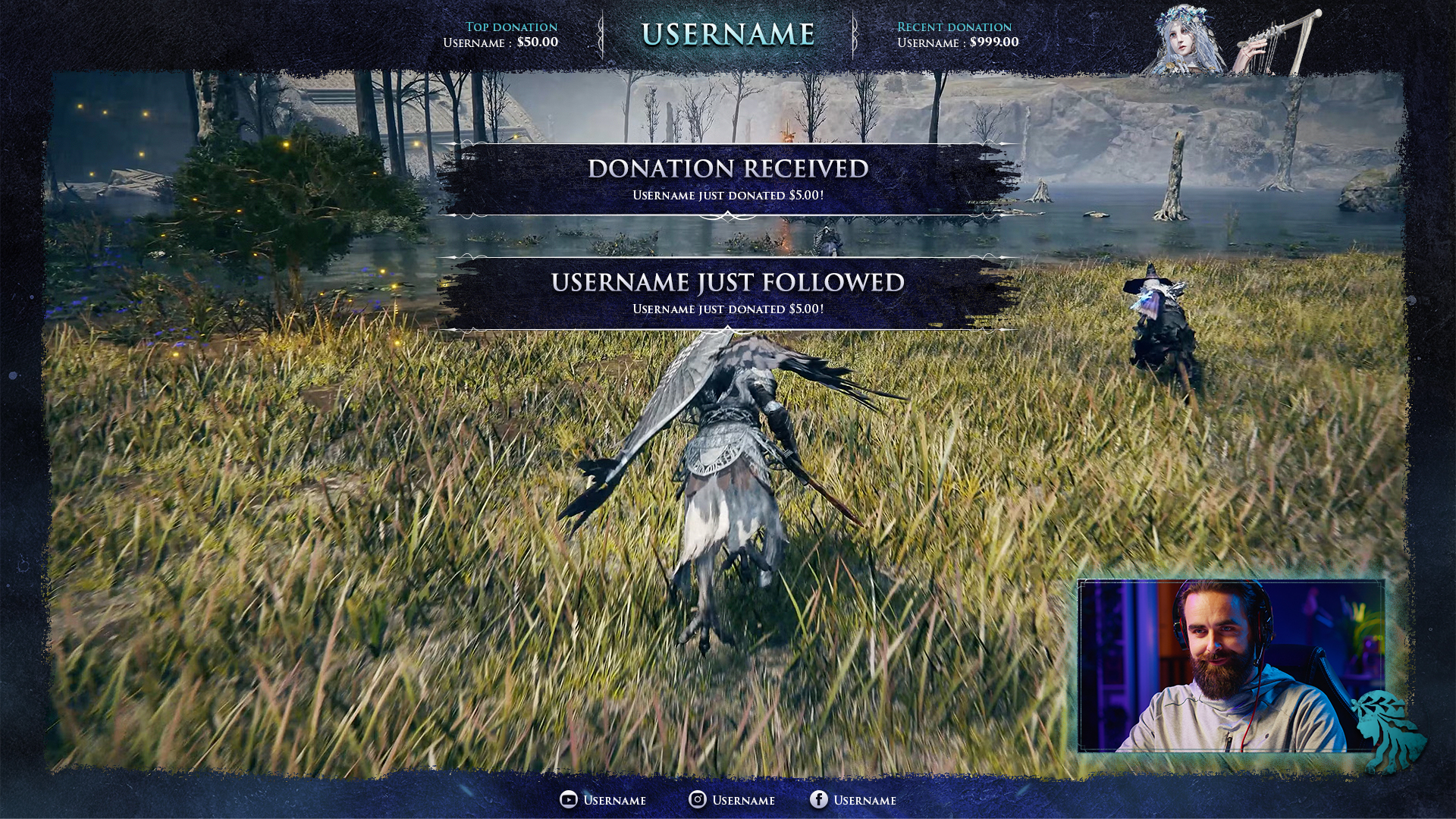The height and width of the screenshot is (819, 1456).
Task: Click the YouTube icon in the footer
Action: pyautogui.click(x=567, y=800)
